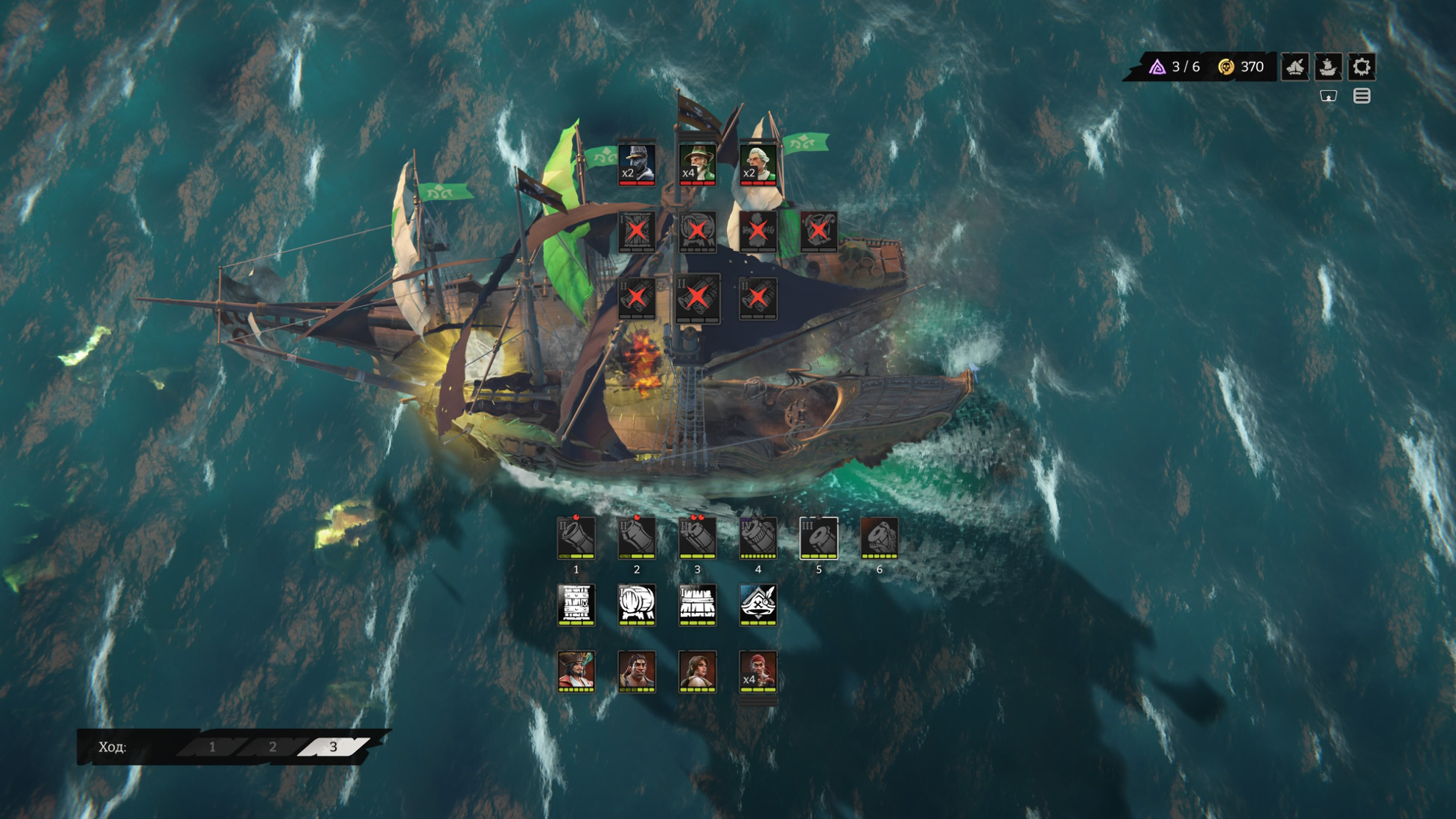Screen dimensions: 1456x819
Task: Select the pirate captain with feathered hat
Action: pyautogui.click(x=576, y=671)
